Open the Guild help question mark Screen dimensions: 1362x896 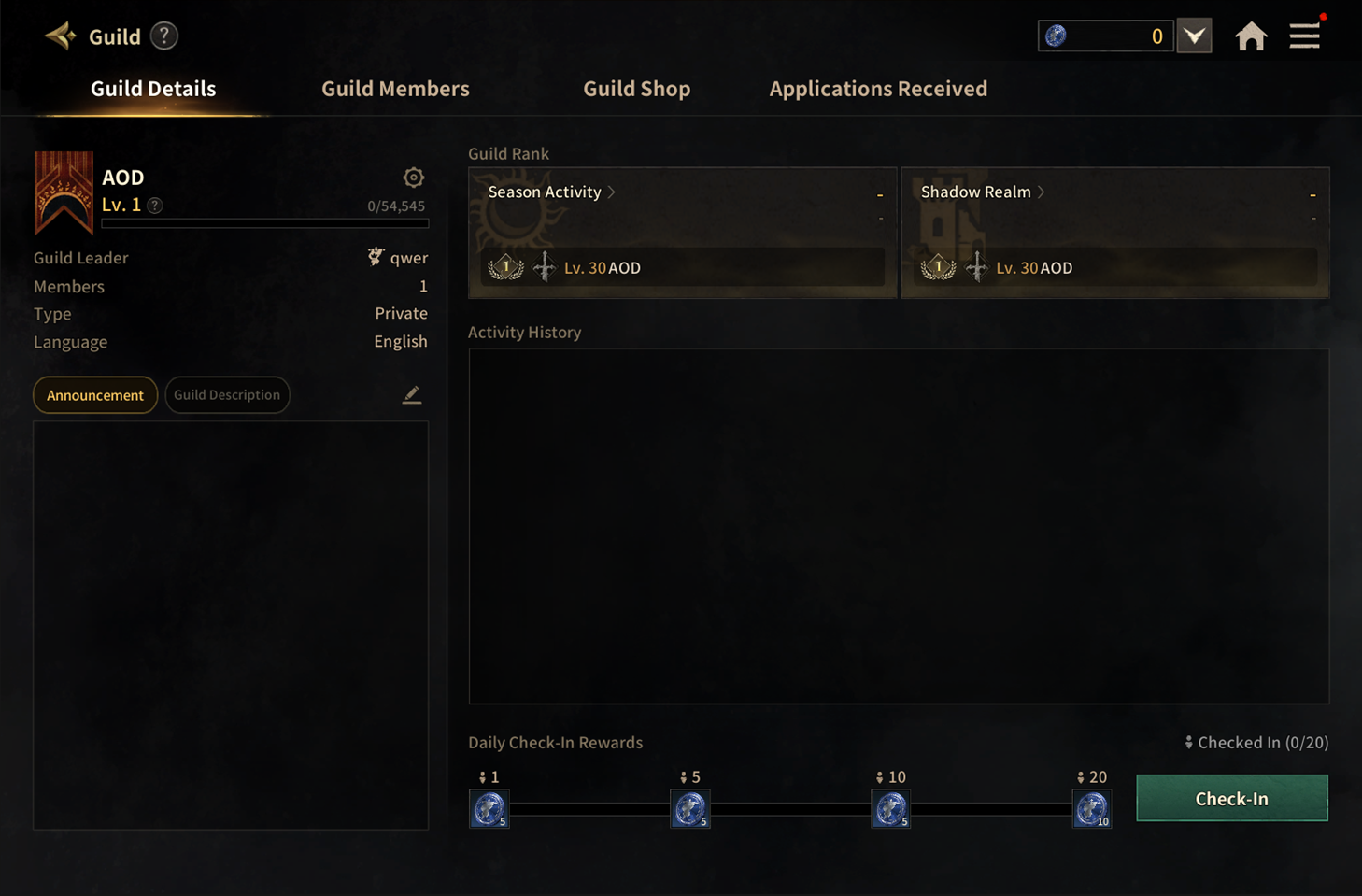pyautogui.click(x=164, y=36)
